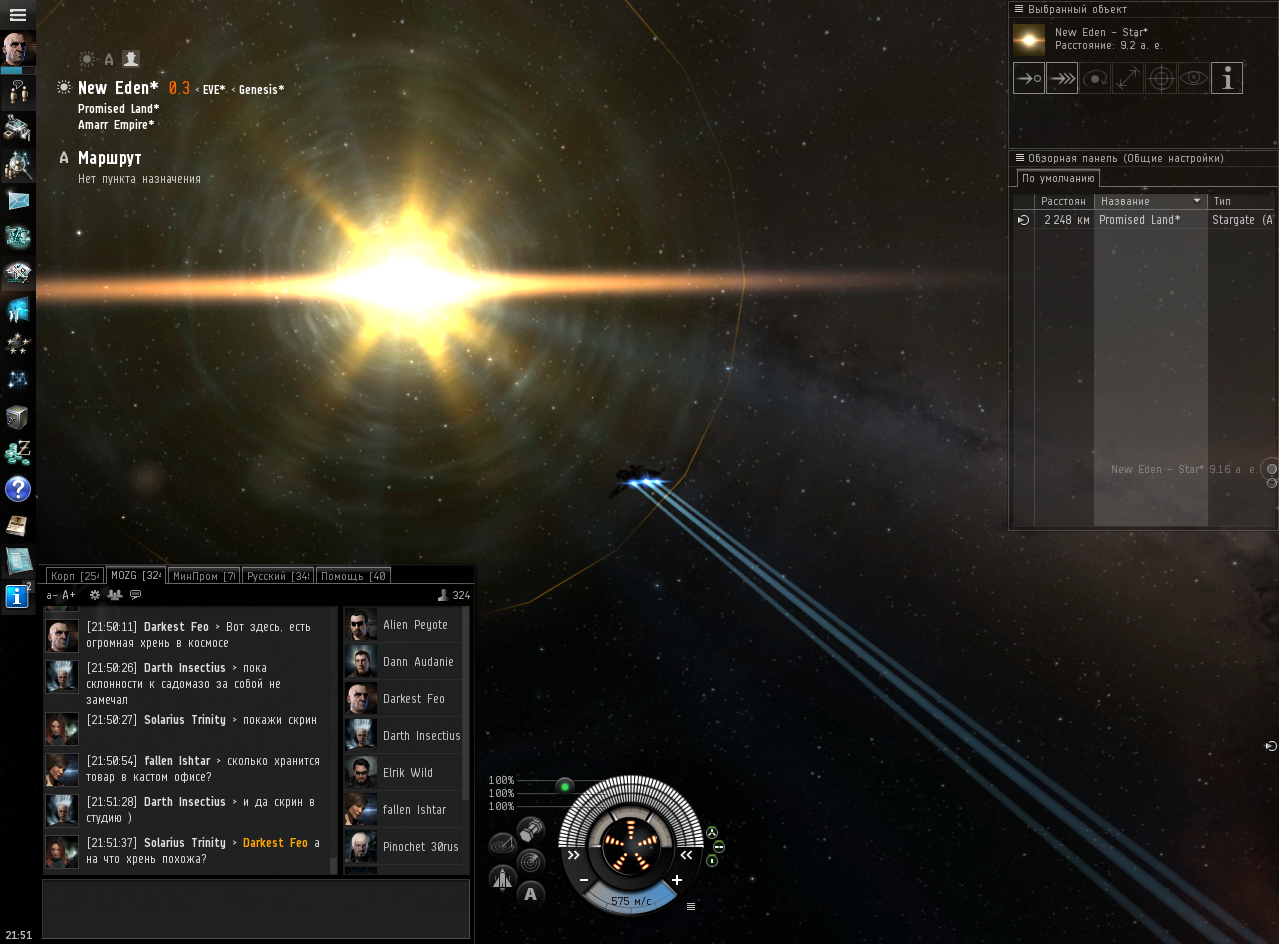Image resolution: width=1279 pixels, height=944 pixels.
Task: Decrease ship speed with the minus button
Action: pos(584,880)
